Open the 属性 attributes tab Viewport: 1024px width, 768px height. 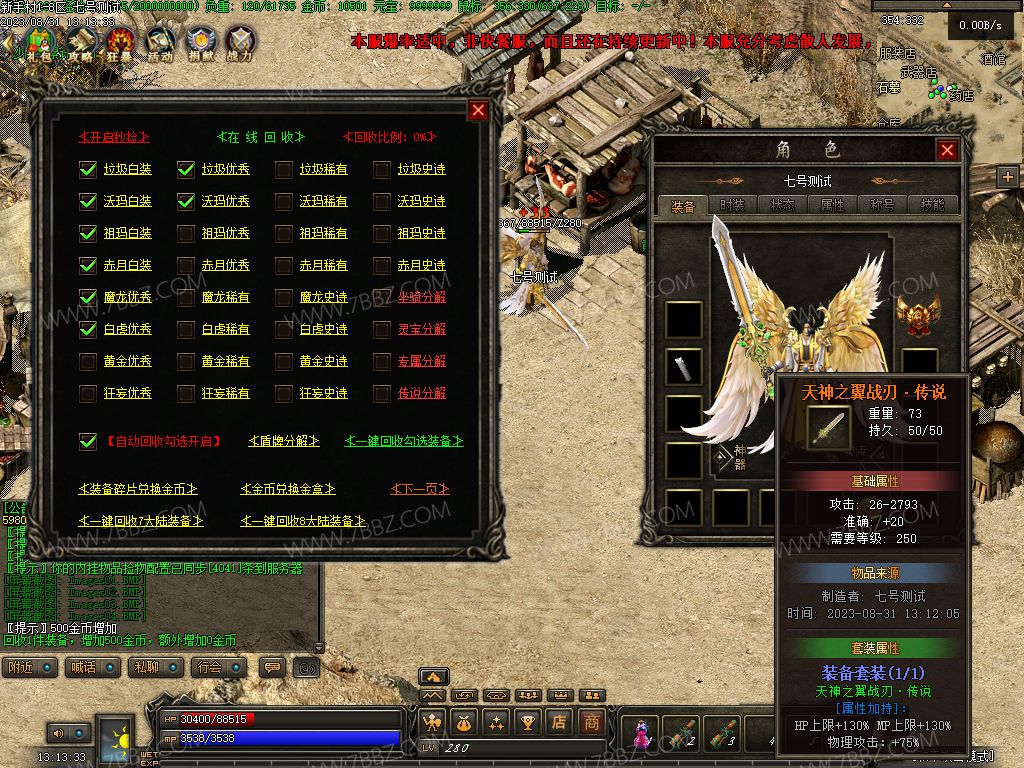coord(832,205)
